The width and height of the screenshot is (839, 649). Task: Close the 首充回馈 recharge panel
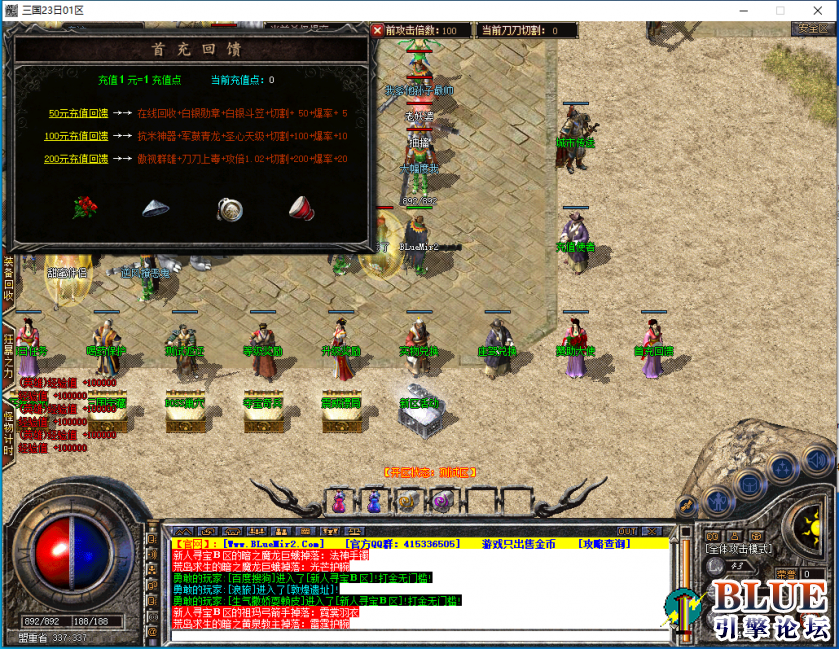(377, 31)
